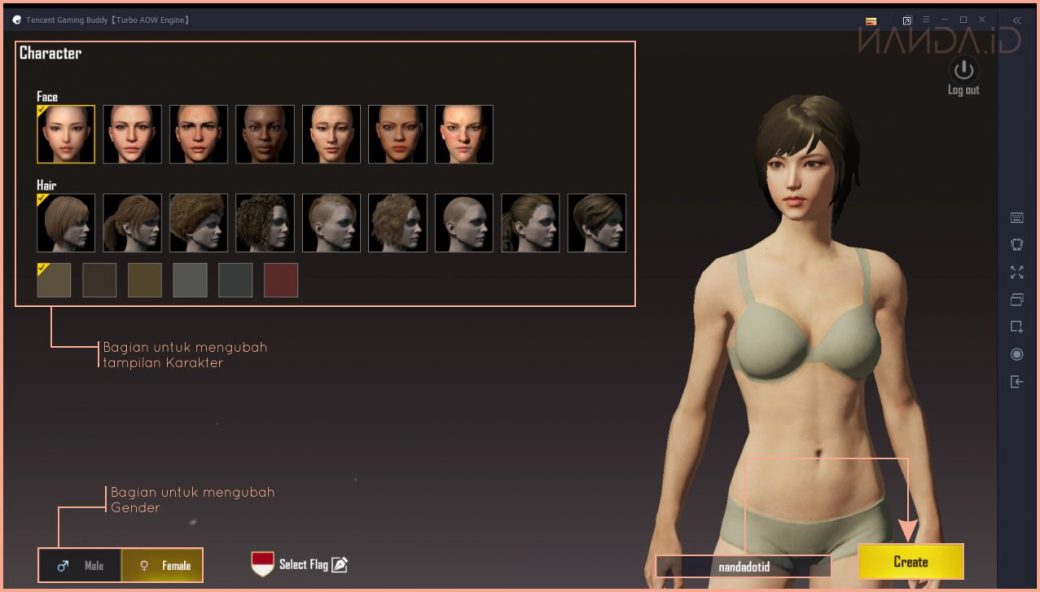Choose the first selected face thumbnail

coord(66,134)
